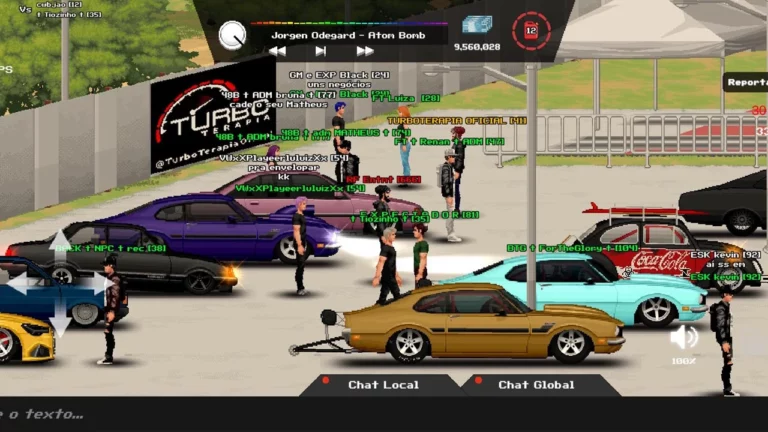
Task: Open the Chat Global tab
Action: [536, 385]
